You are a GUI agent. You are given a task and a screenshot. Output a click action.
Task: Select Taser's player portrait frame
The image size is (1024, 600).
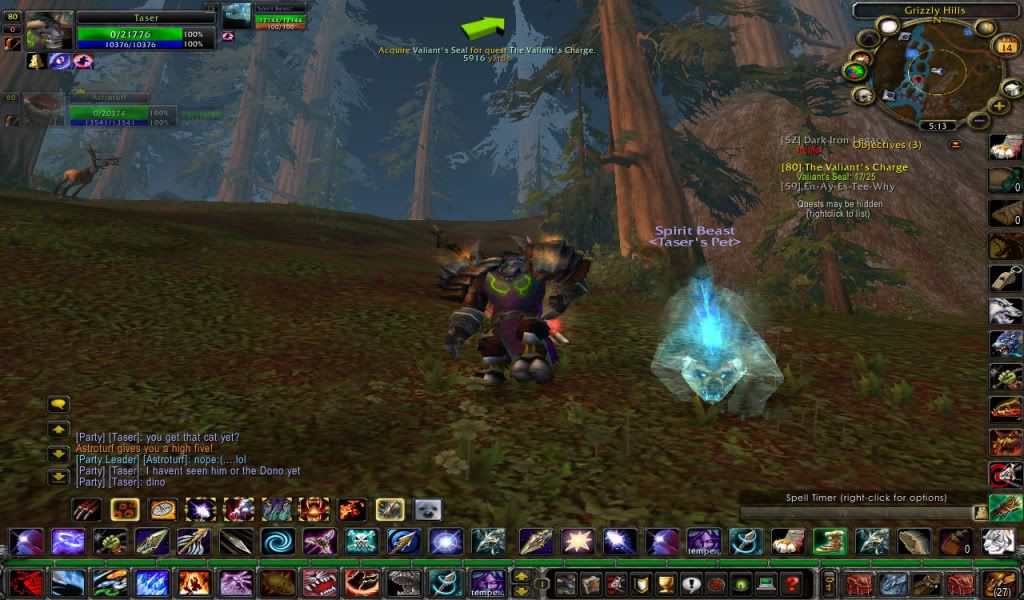pyautogui.click(x=49, y=31)
